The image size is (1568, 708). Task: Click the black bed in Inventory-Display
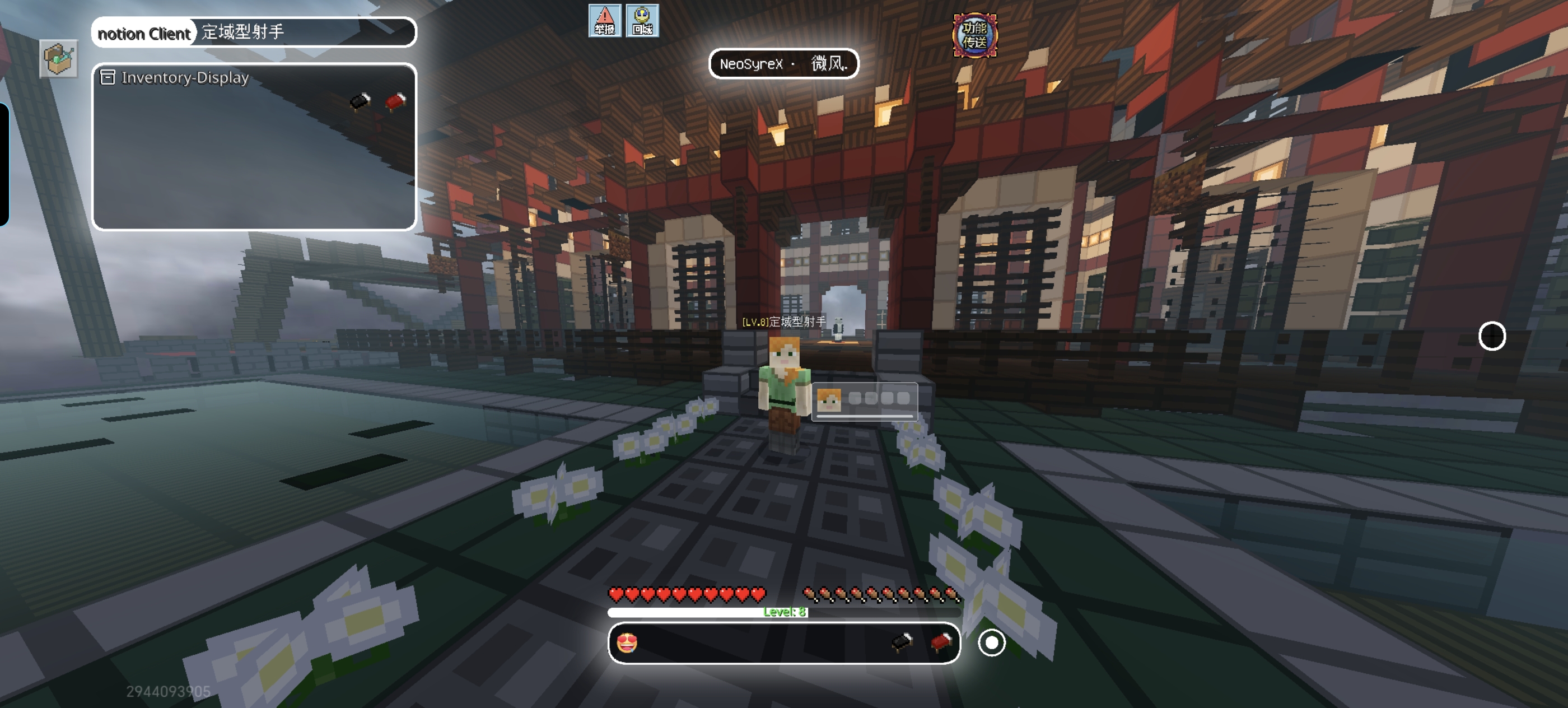(360, 101)
